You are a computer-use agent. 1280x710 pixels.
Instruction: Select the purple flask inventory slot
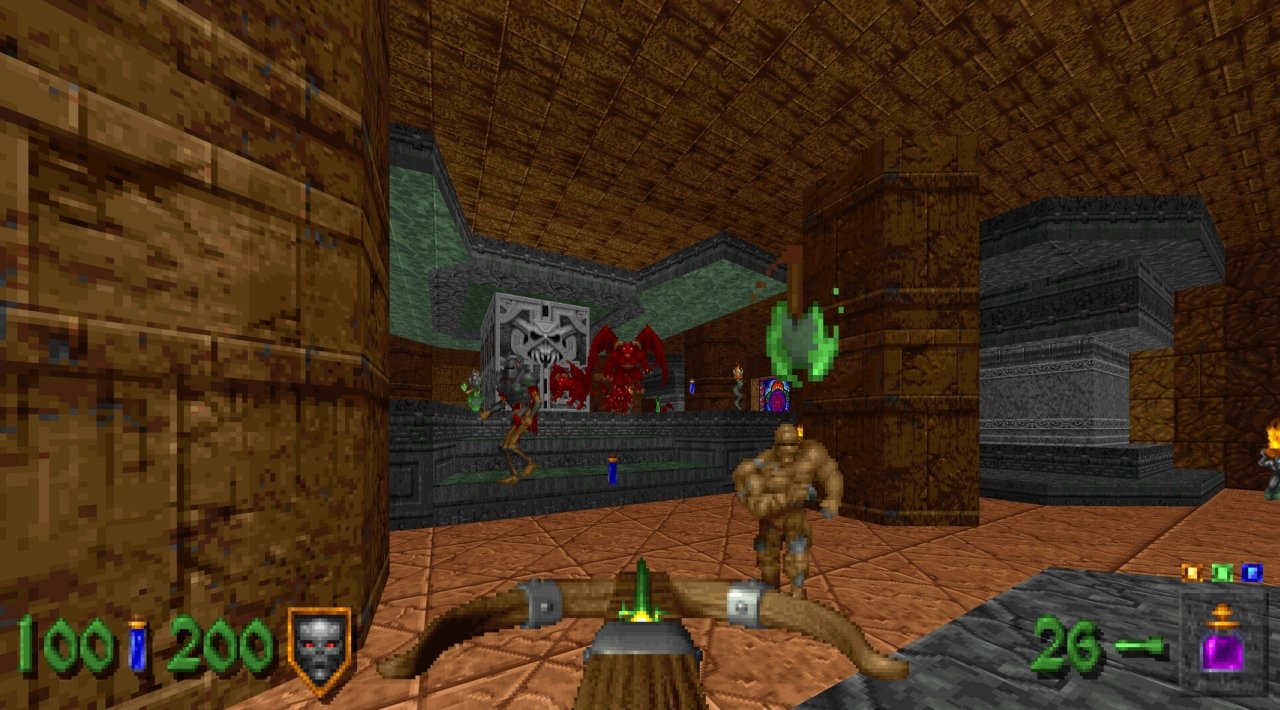pos(1222,642)
